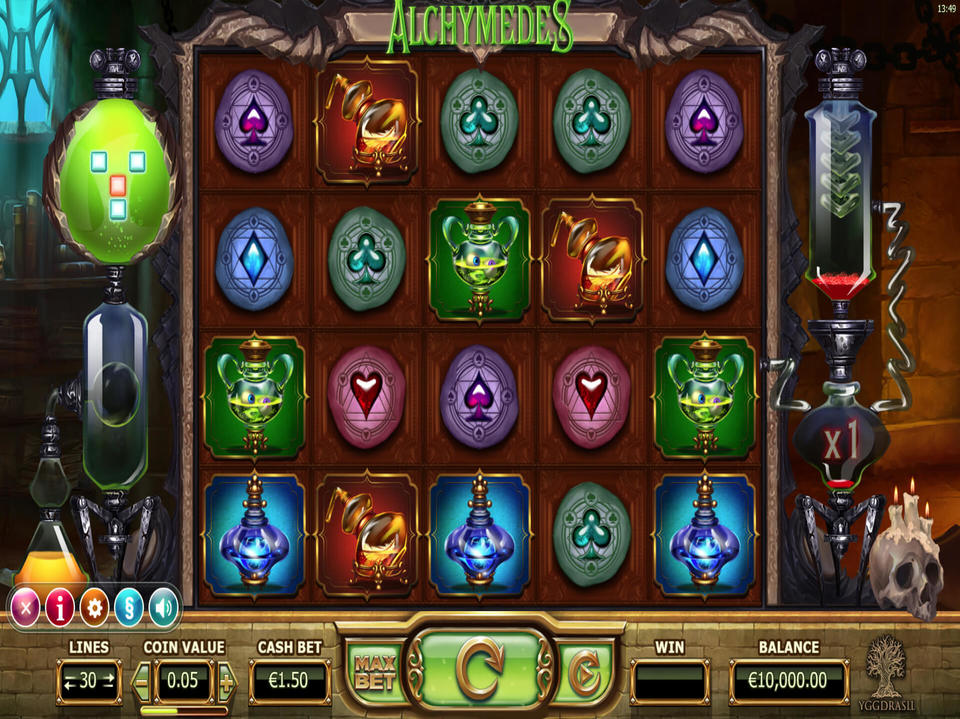960x719 pixels.
Task: Start autoplay with the small arrow button
Action: 582,675
